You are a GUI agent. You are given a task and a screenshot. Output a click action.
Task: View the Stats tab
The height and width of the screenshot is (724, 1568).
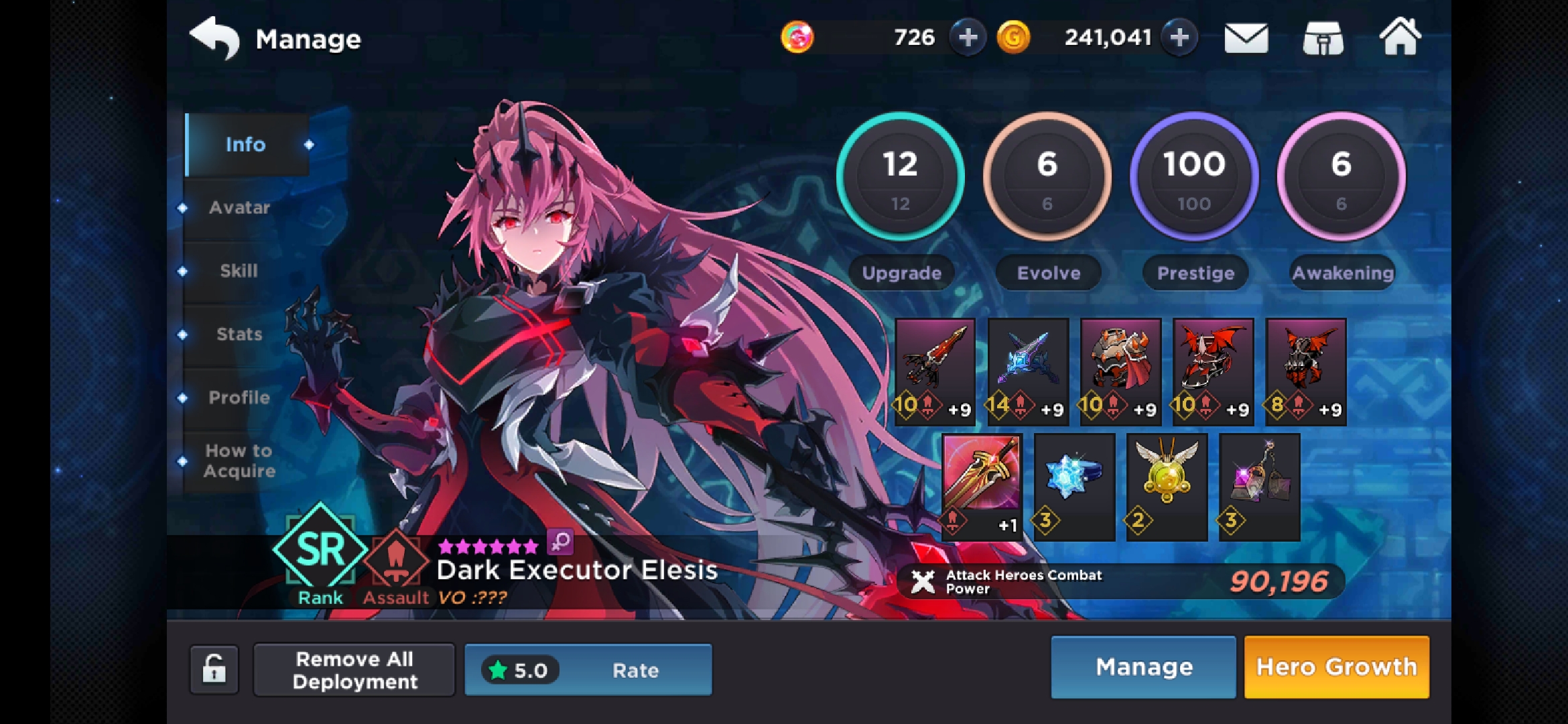pyautogui.click(x=240, y=334)
